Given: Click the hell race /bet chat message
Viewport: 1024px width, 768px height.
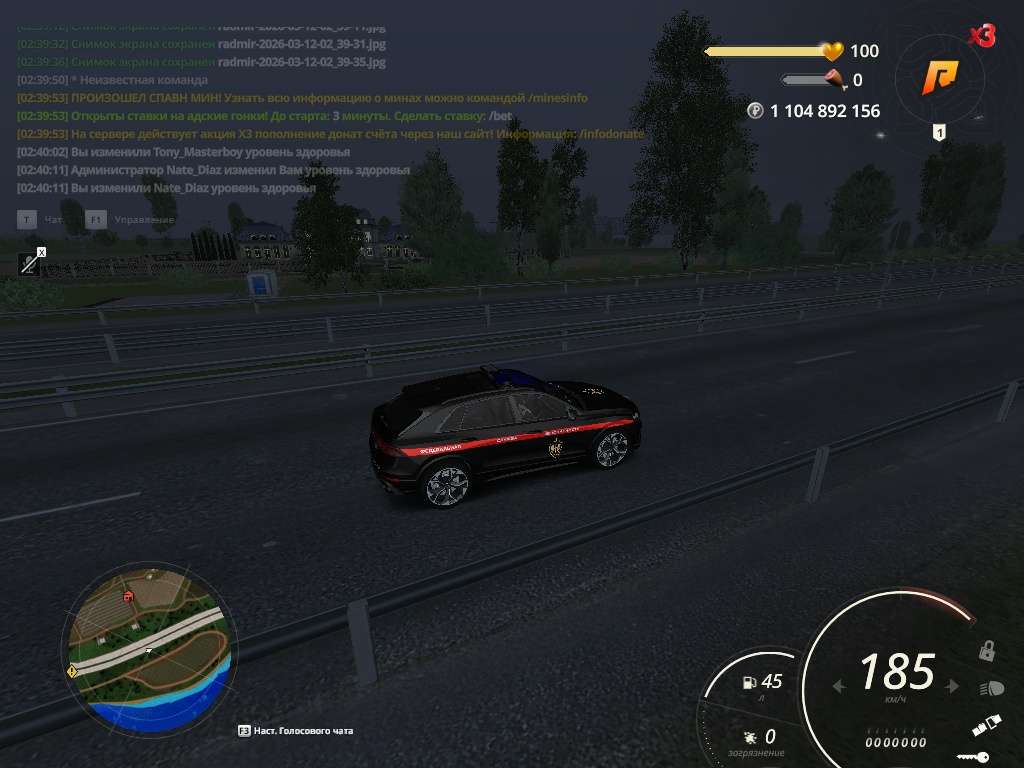Looking at the screenshot, I should coord(265,116).
